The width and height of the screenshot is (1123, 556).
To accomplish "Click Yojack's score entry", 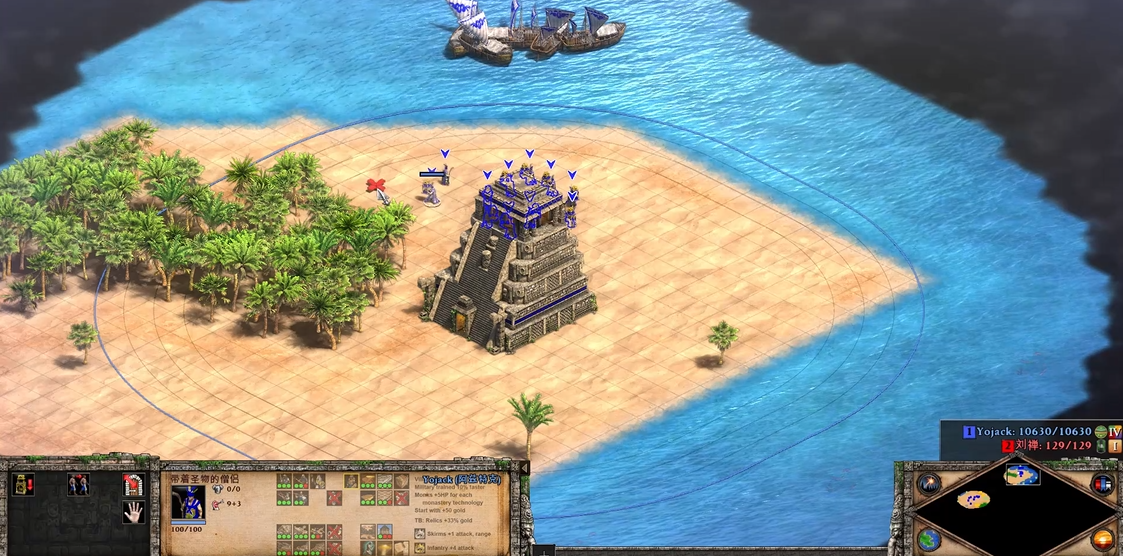I will tap(1030, 432).
